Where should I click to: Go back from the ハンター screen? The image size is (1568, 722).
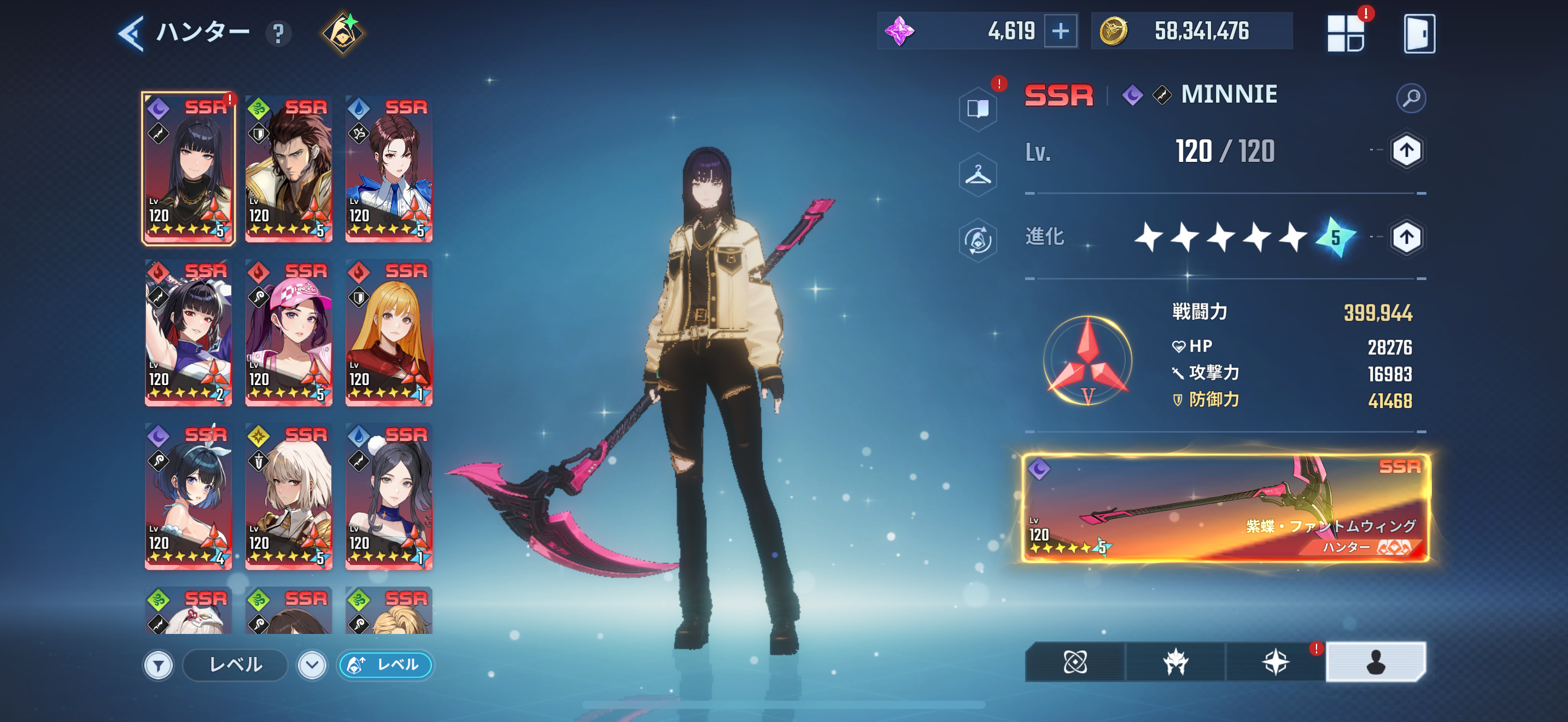coord(131,33)
